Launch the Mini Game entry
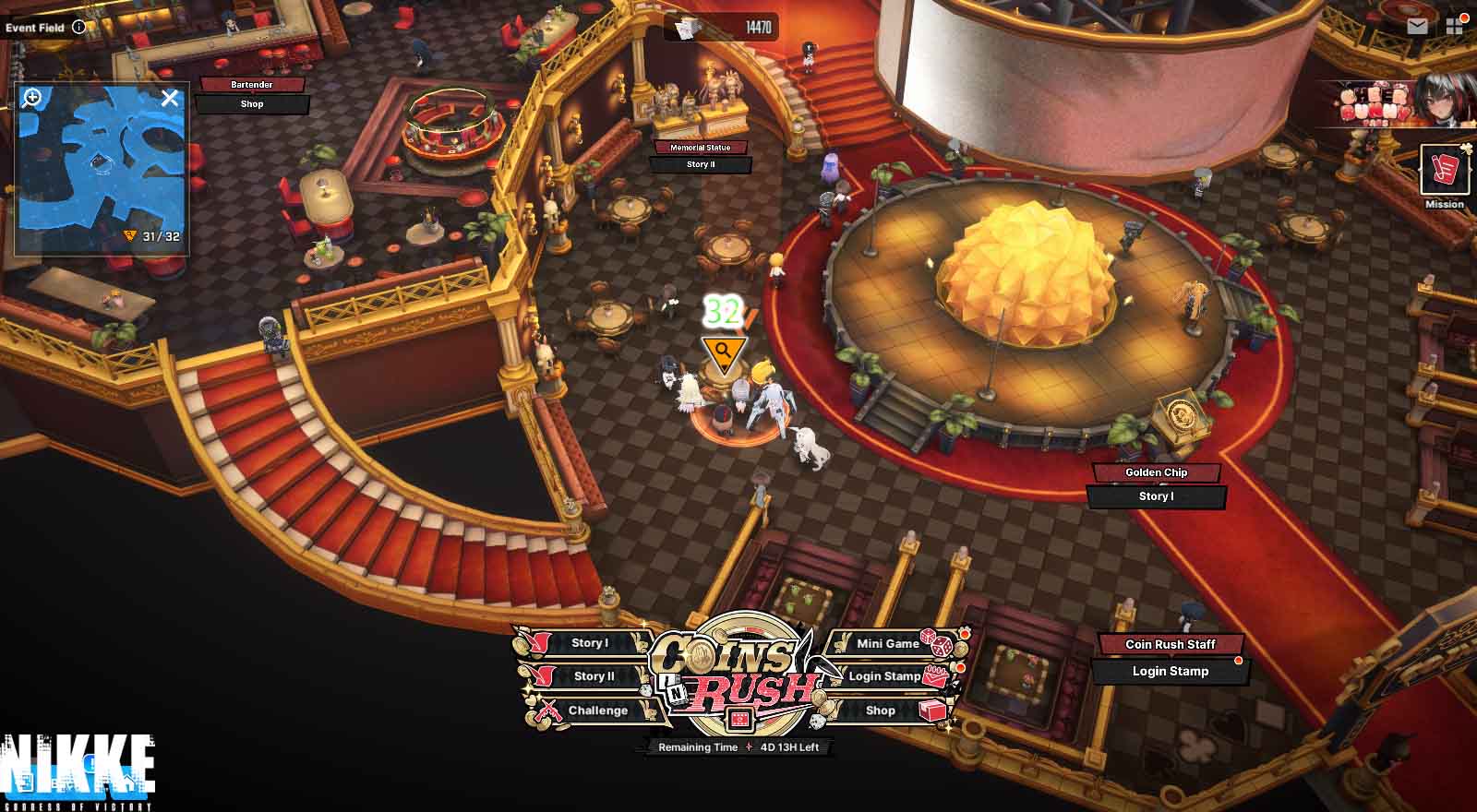 coord(888,643)
